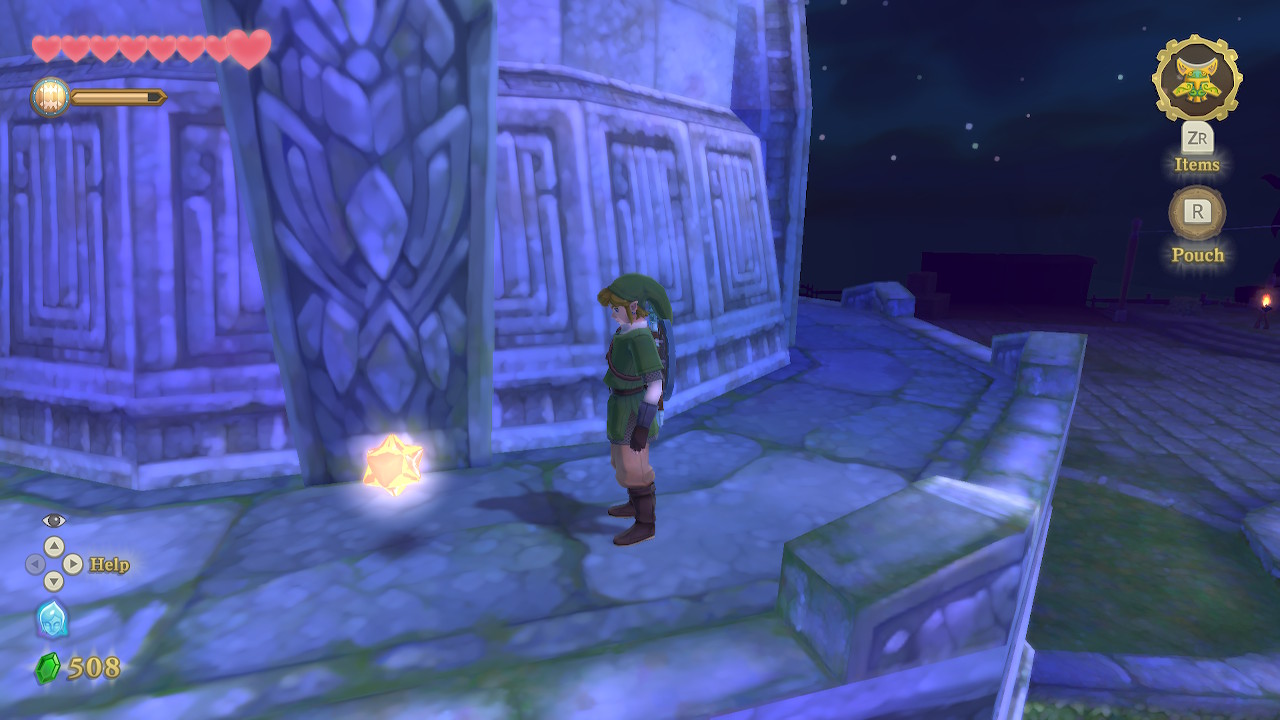Call Fi using her blue face icon
The image size is (1280, 720).
(52, 620)
